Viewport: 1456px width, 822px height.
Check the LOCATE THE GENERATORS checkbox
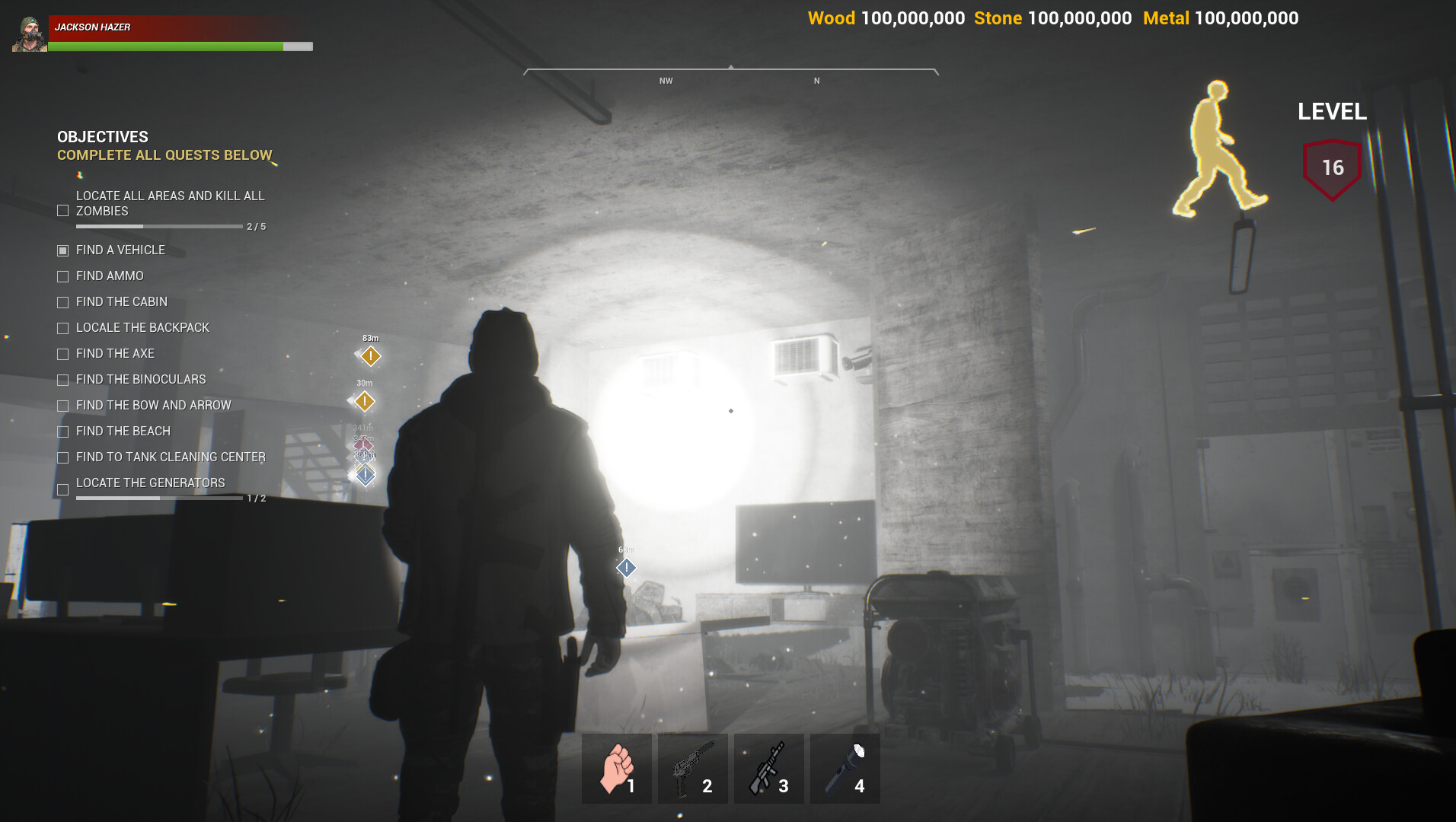pyautogui.click(x=62, y=489)
